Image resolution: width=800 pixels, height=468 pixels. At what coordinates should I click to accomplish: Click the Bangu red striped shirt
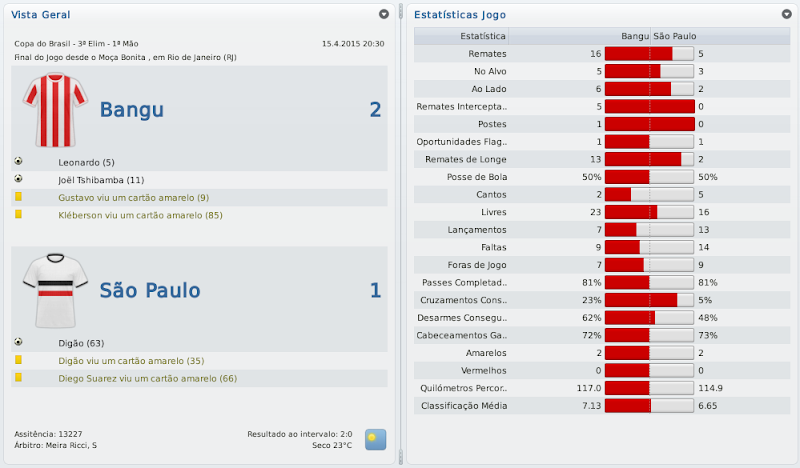48,110
